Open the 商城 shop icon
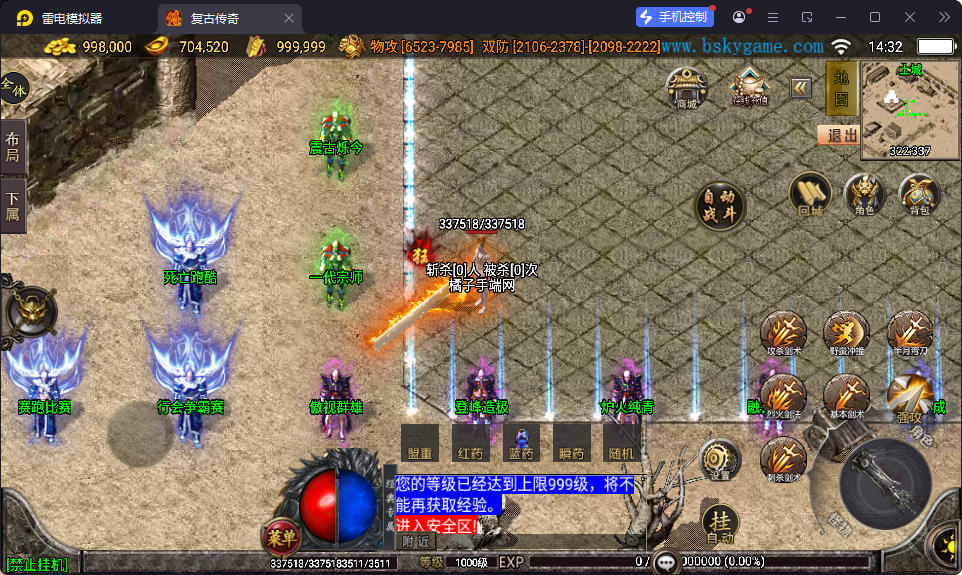The width and height of the screenshot is (962, 575). click(x=687, y=87)
